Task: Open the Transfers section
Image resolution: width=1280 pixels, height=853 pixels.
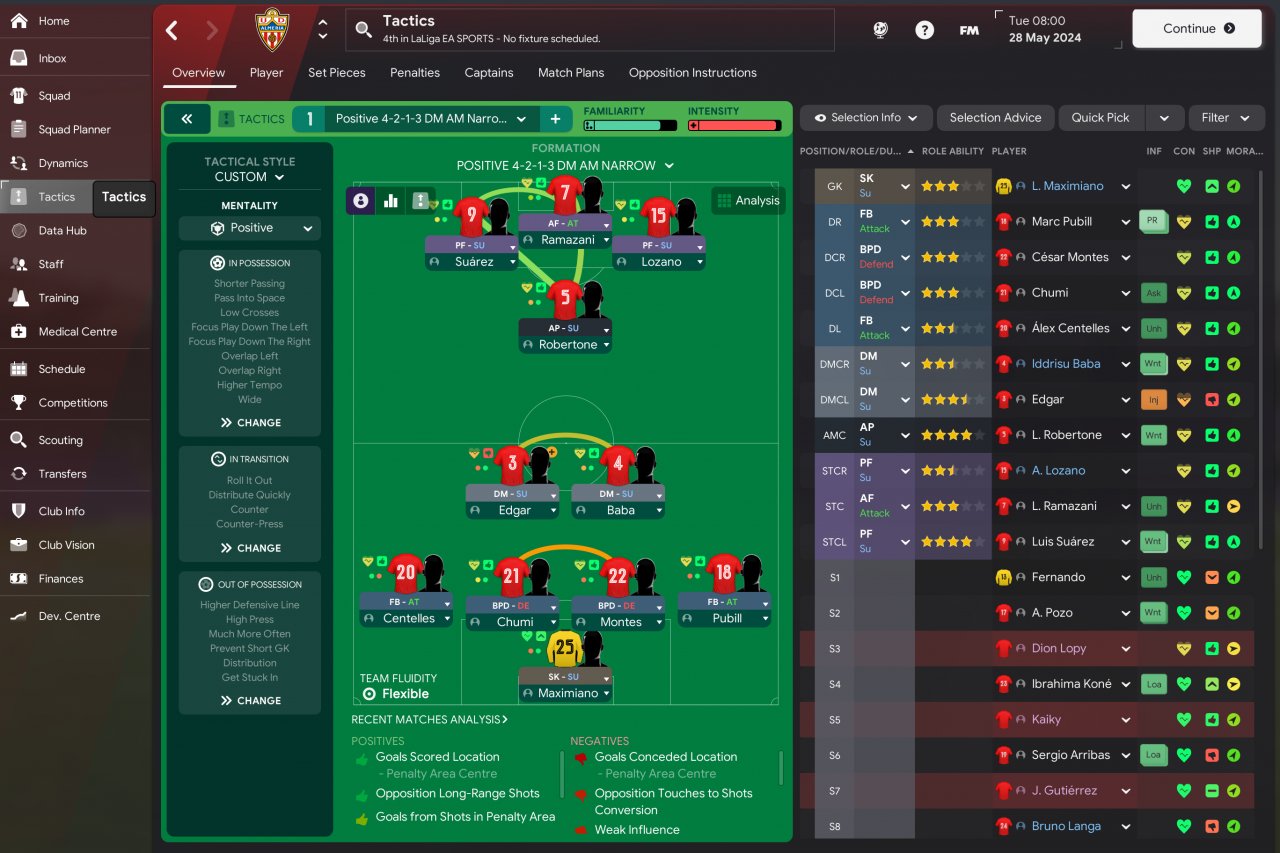Action: pos(62,474)
